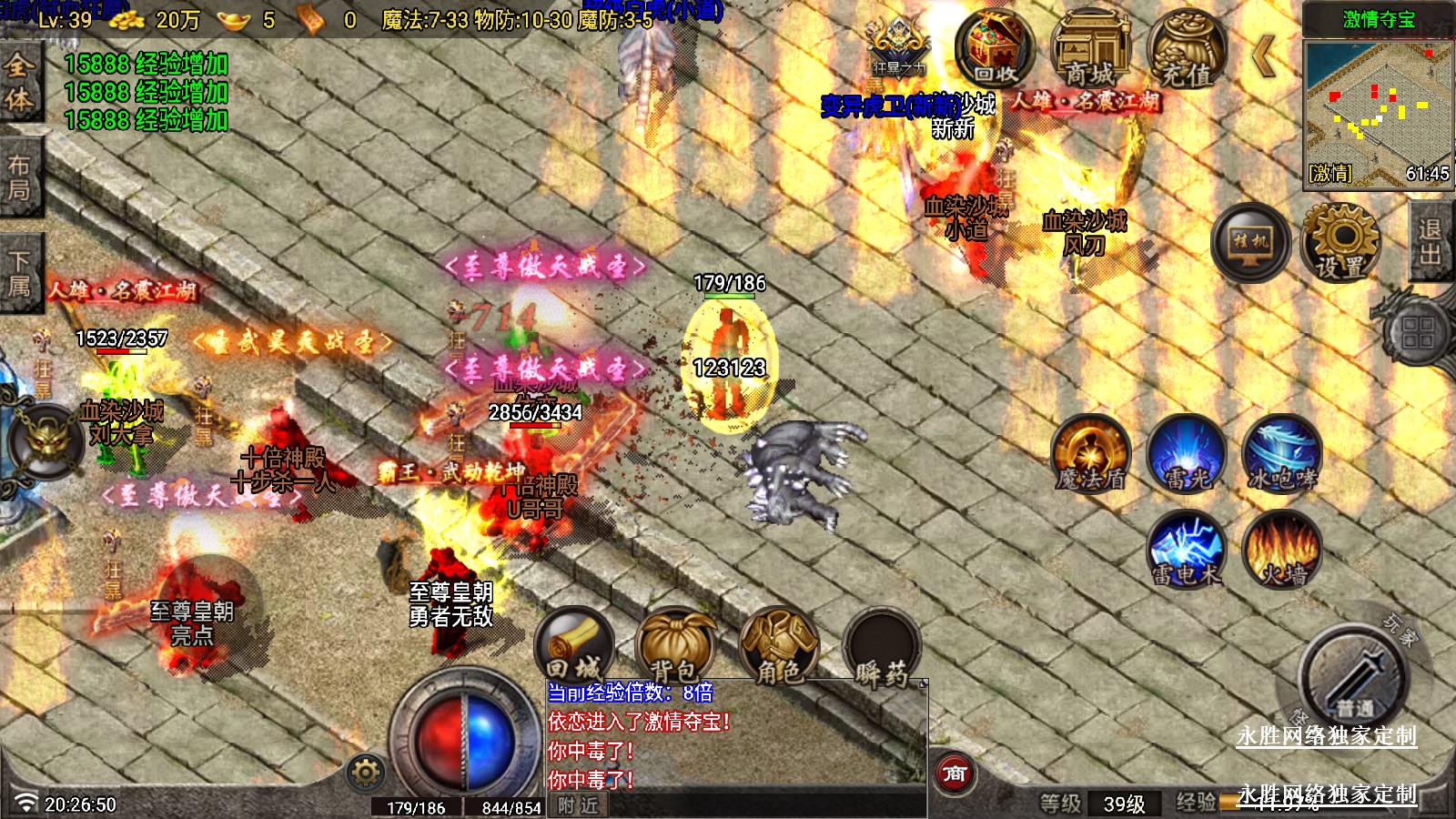Open the 回收 treasure chest recycle menu
Viewport: 1456px width, 819px height.
click(995, 49)
